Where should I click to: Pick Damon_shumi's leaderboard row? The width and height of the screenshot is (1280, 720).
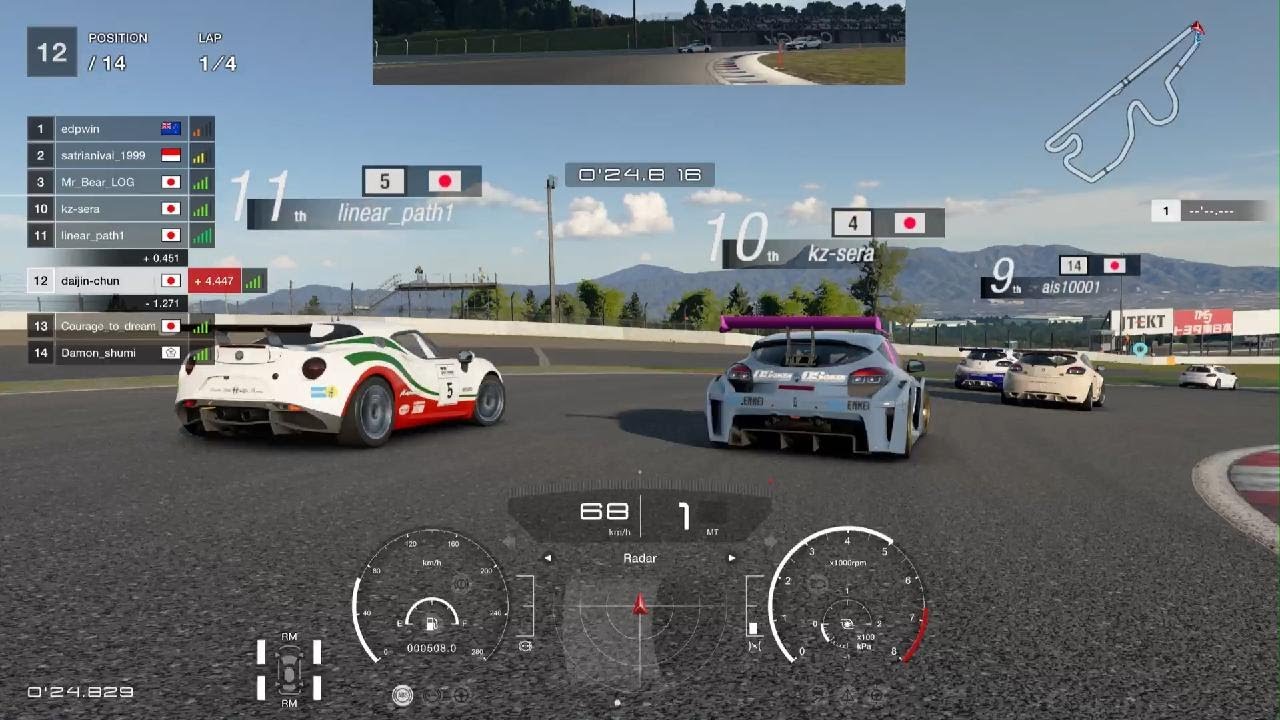[x=110, y=353]
